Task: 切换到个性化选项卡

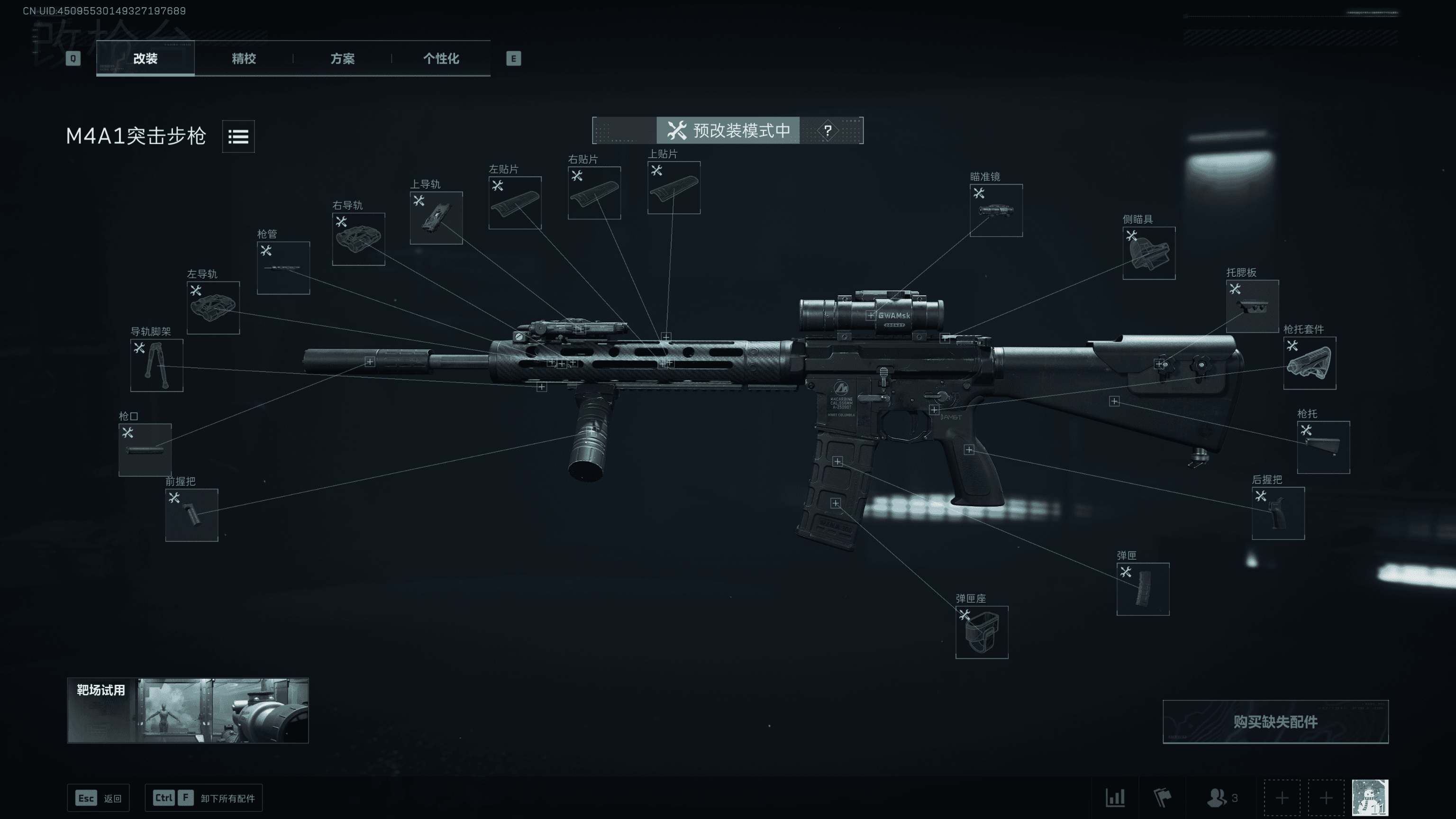Action: pyautogui.click(x=441, y=59)
